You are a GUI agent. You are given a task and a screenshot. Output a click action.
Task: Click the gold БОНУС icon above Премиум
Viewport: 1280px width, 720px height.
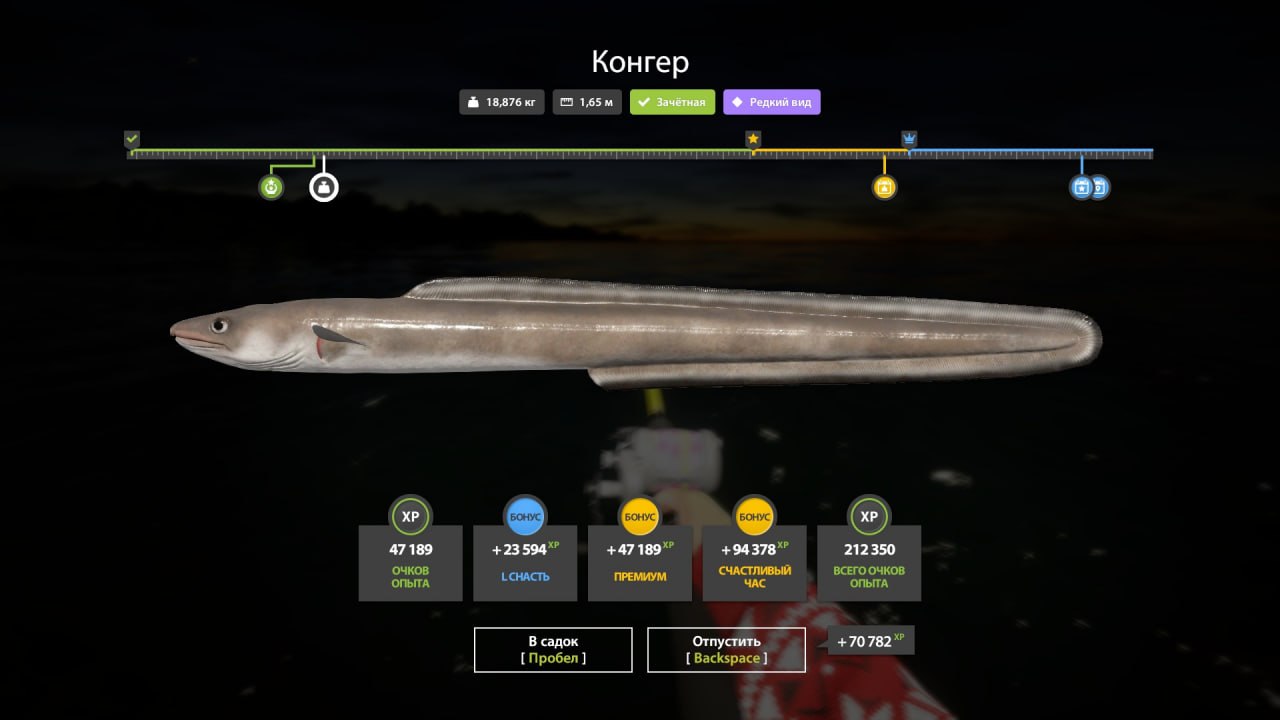click(x=639, y=516)
